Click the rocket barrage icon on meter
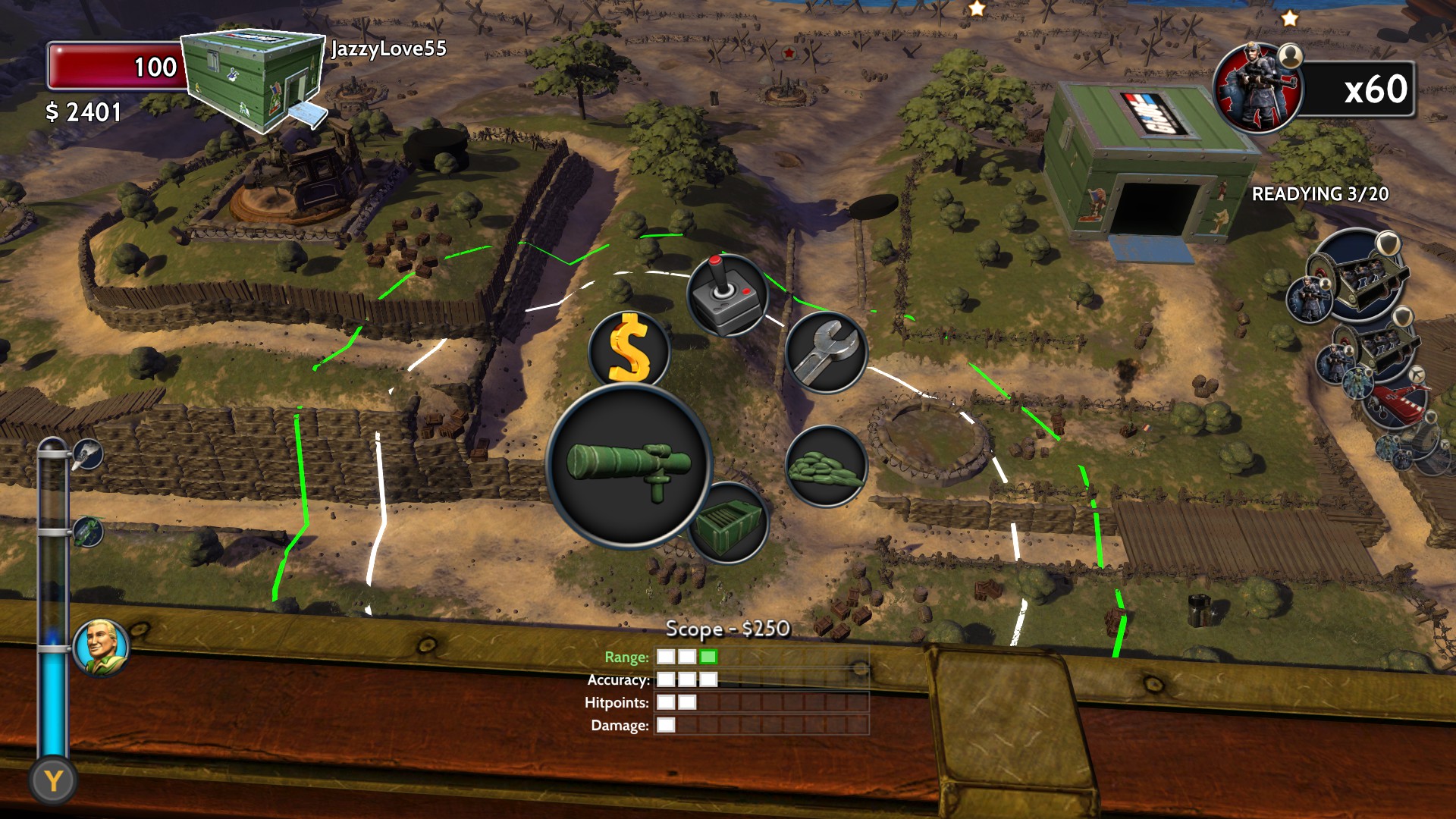Viewport: 1456px width, 819px height. [x=86, y=455]
